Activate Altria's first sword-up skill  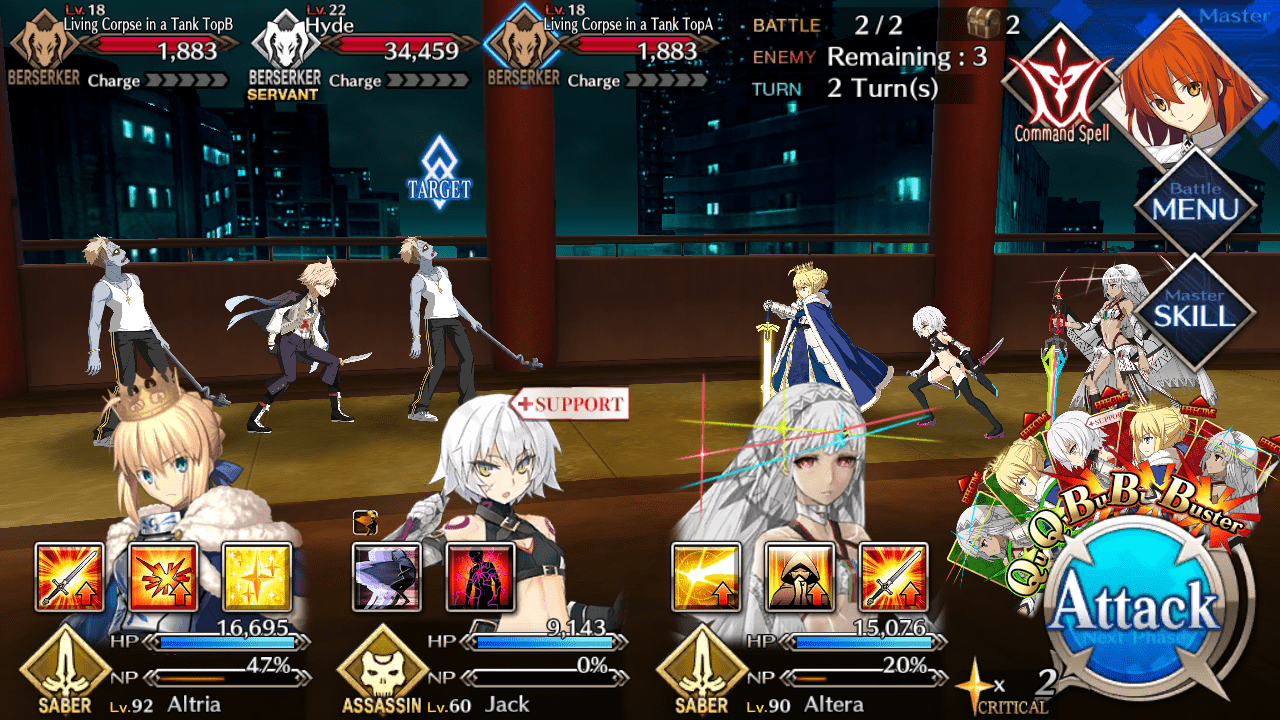[69, 577]
